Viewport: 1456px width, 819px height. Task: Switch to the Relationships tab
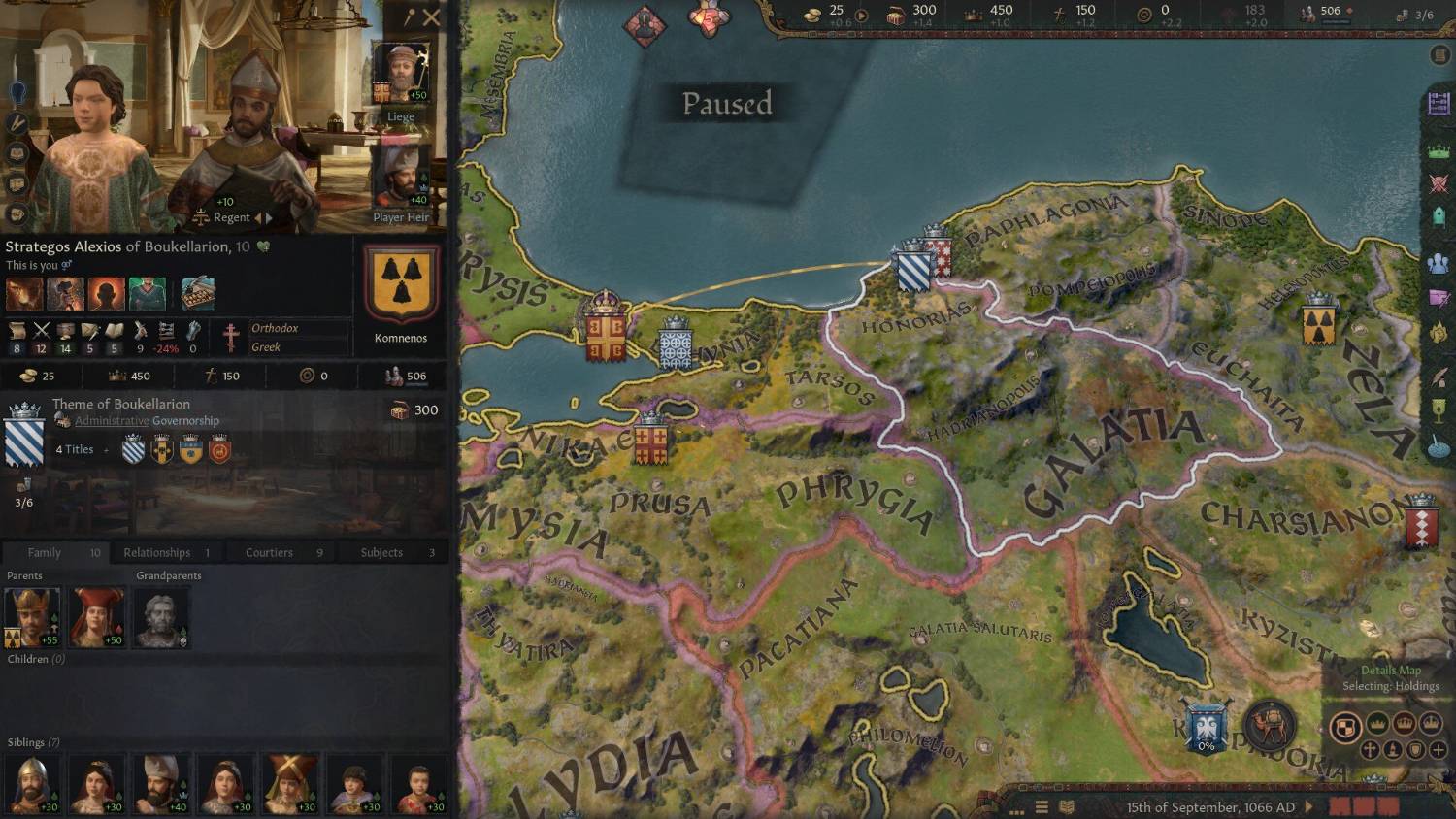coord(165,552)
